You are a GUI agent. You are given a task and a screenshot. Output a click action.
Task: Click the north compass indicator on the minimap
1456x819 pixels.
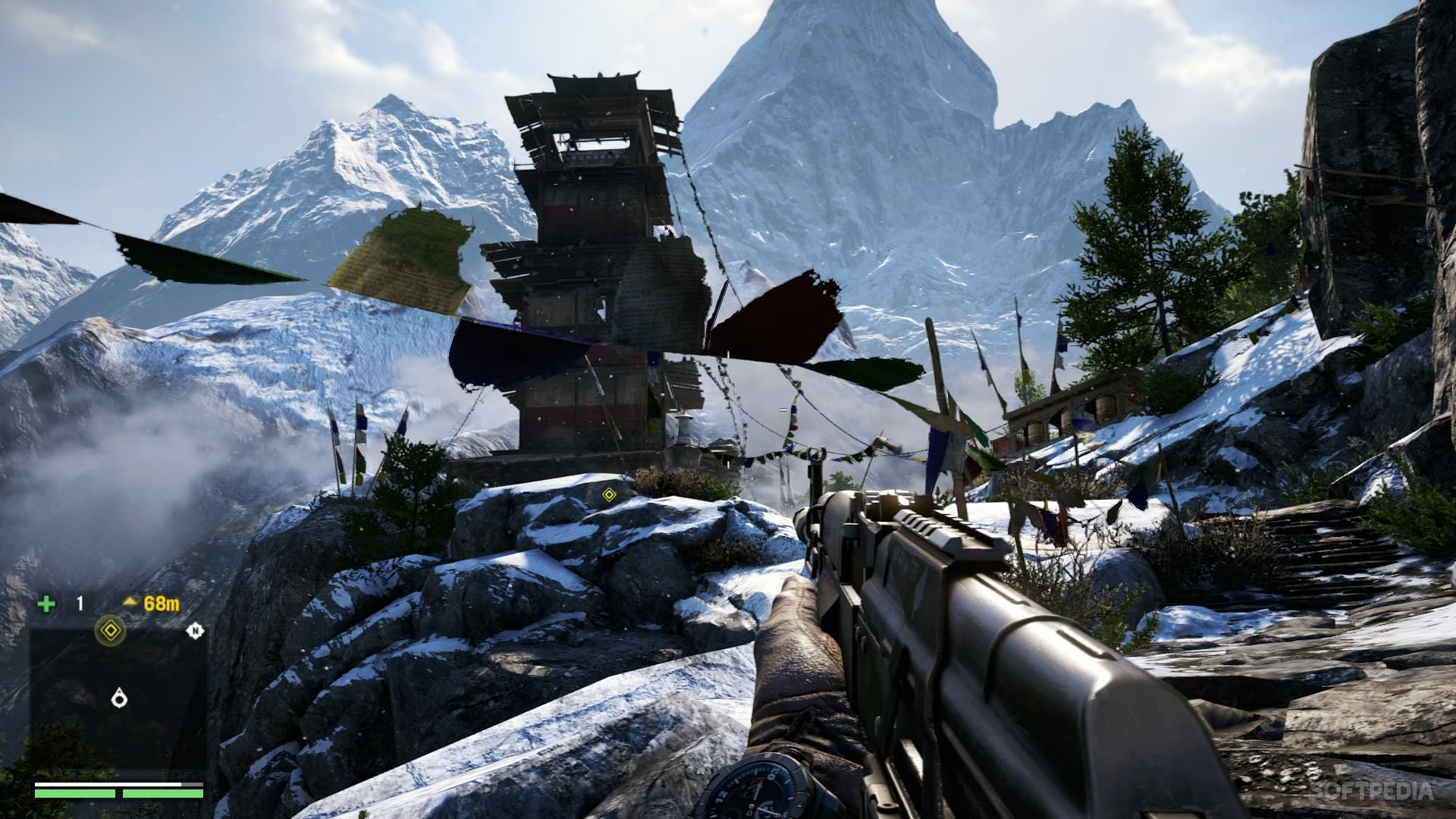coord(195,629)
